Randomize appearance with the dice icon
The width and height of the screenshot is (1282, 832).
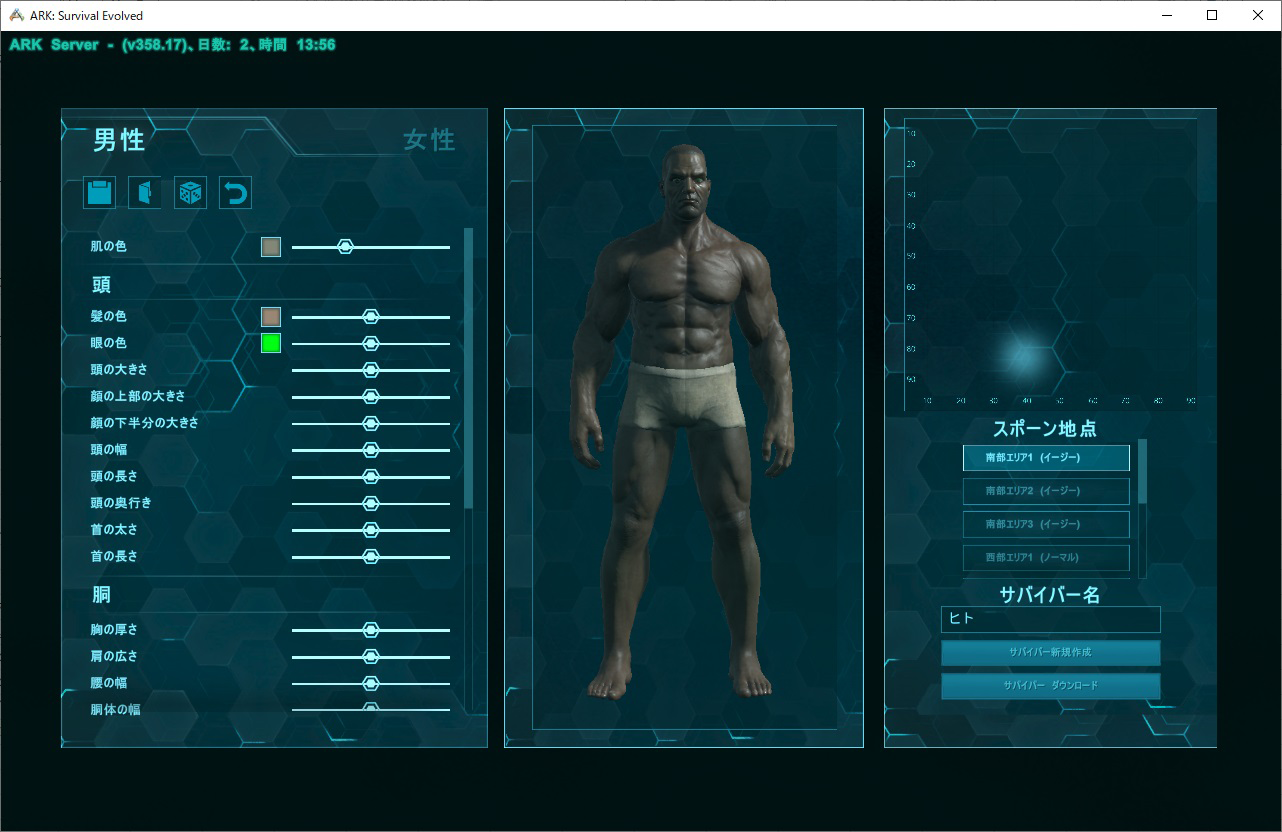[x=190, y=193]
